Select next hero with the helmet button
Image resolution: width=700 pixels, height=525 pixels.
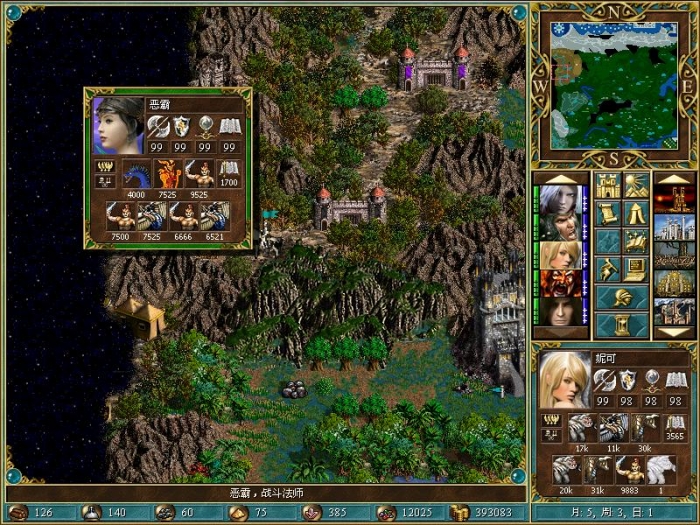pos(622,298)
